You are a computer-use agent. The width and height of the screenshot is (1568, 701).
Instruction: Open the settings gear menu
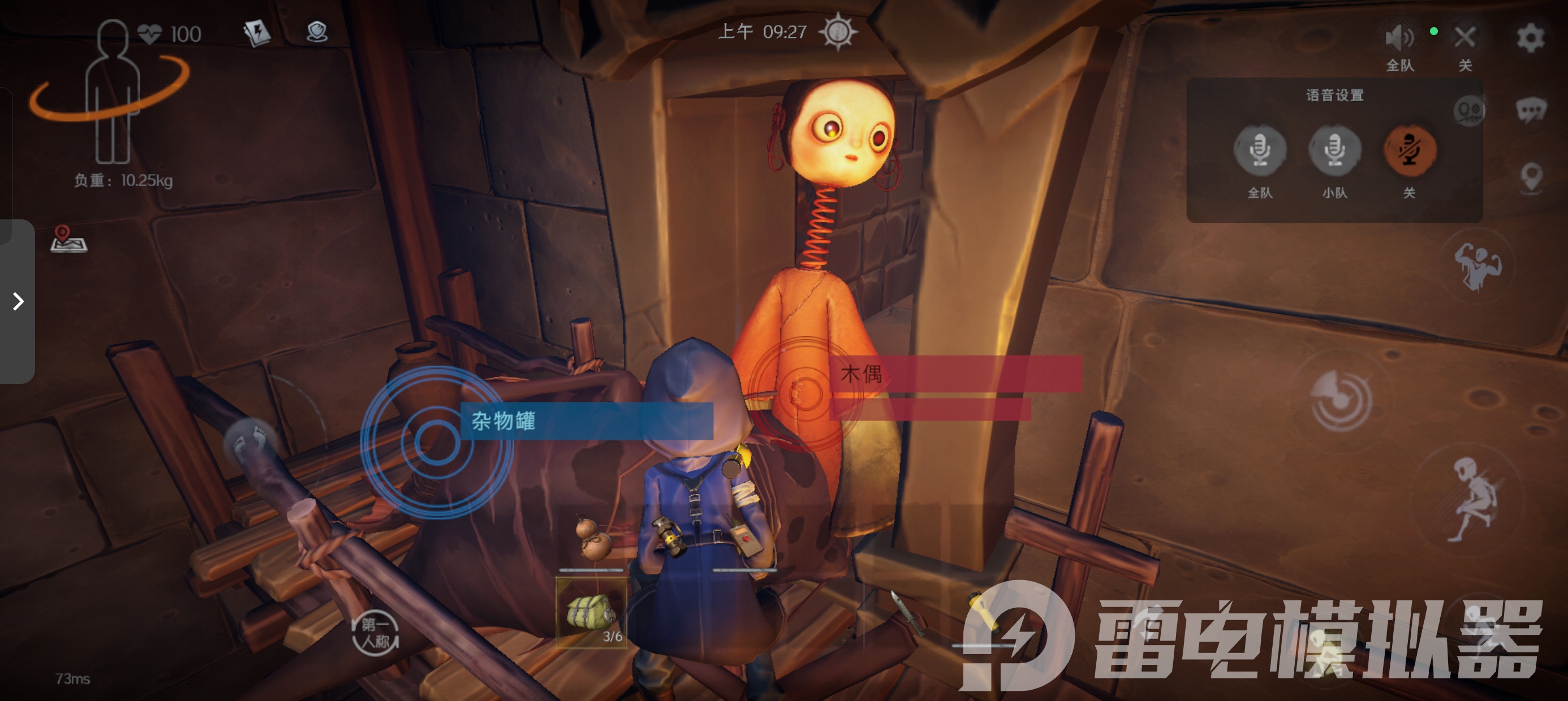1530,38
